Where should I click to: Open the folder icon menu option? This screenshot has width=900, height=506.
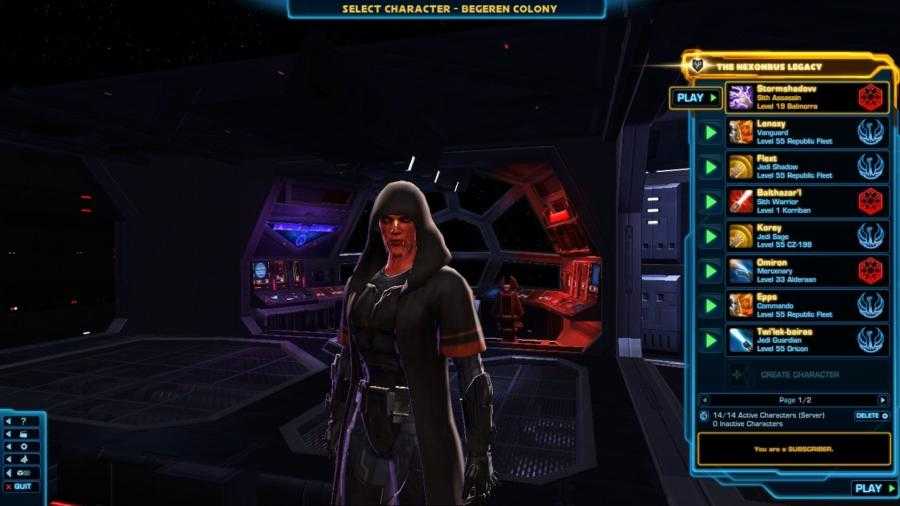coord(24,434)
